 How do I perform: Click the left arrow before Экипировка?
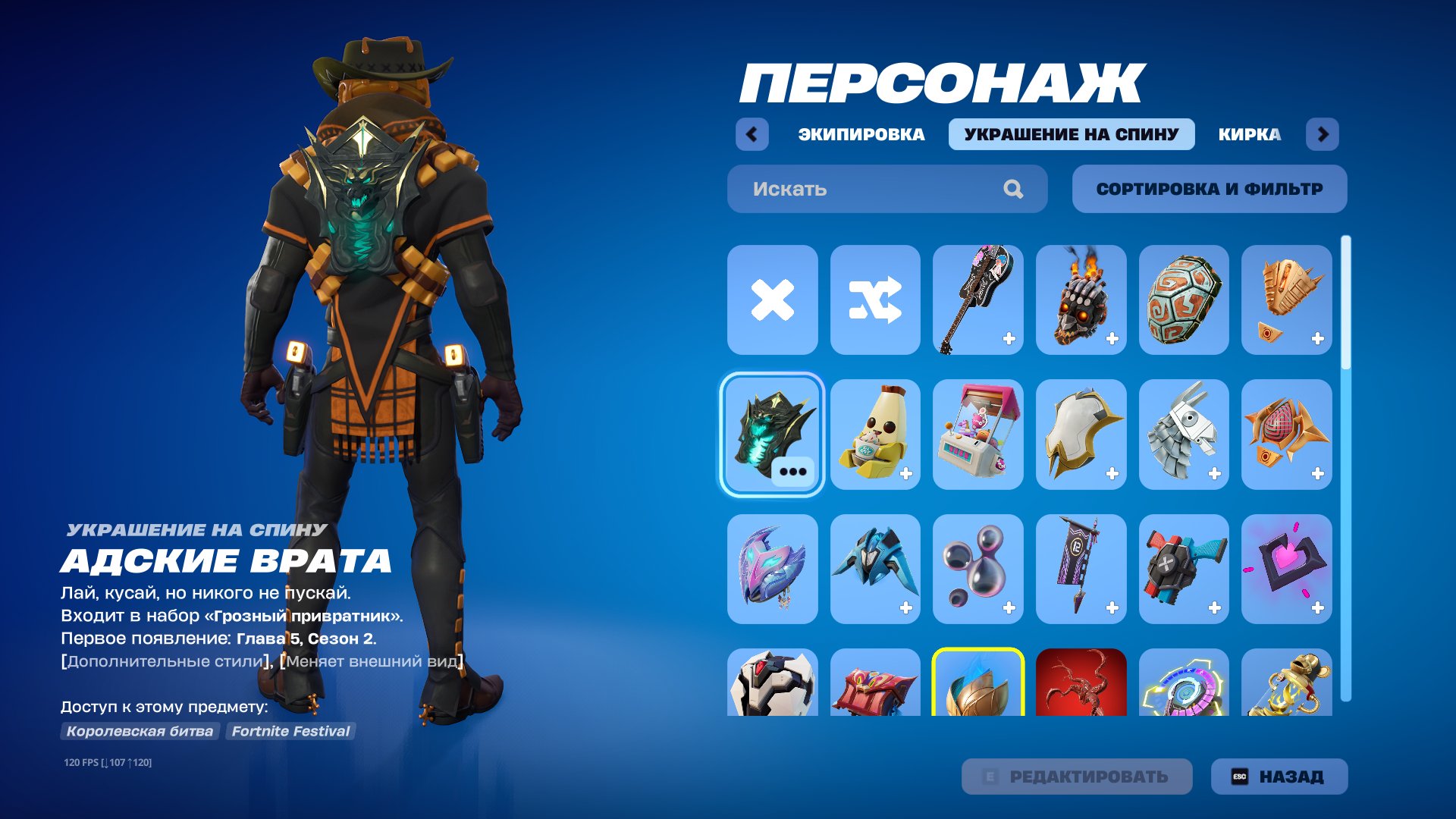click(751, 135)
